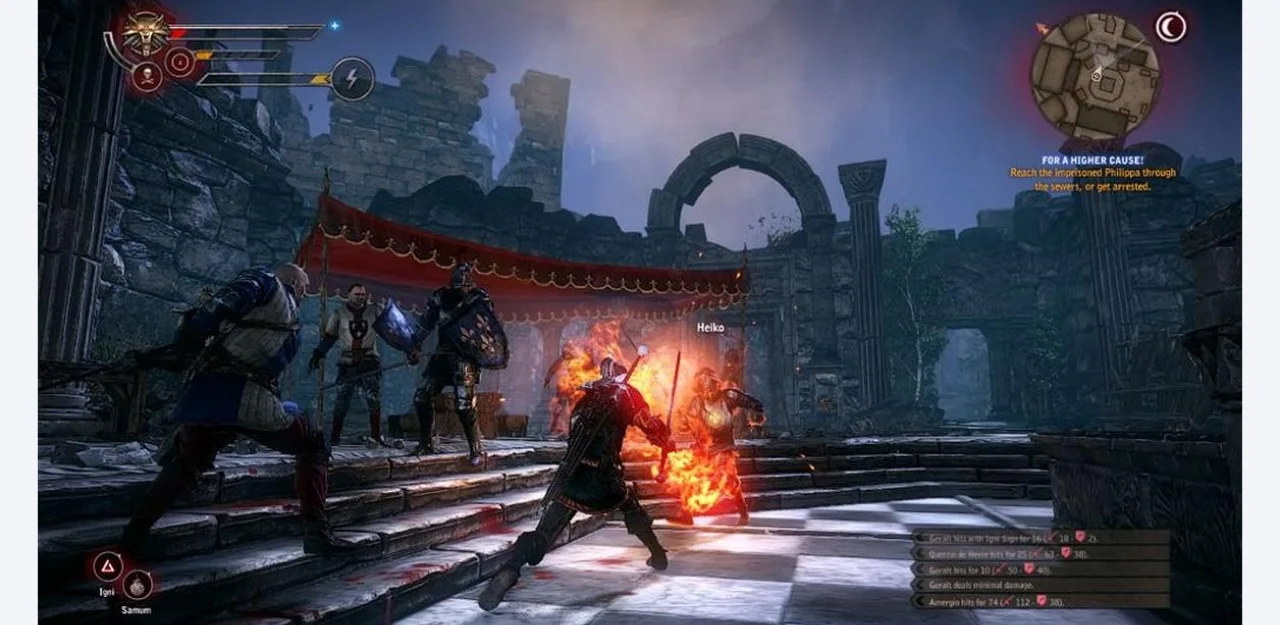The width and height of the screenshot is (1280, 625).
Task: Click the wolf head medallion
Action: click(x=146, y=32)
